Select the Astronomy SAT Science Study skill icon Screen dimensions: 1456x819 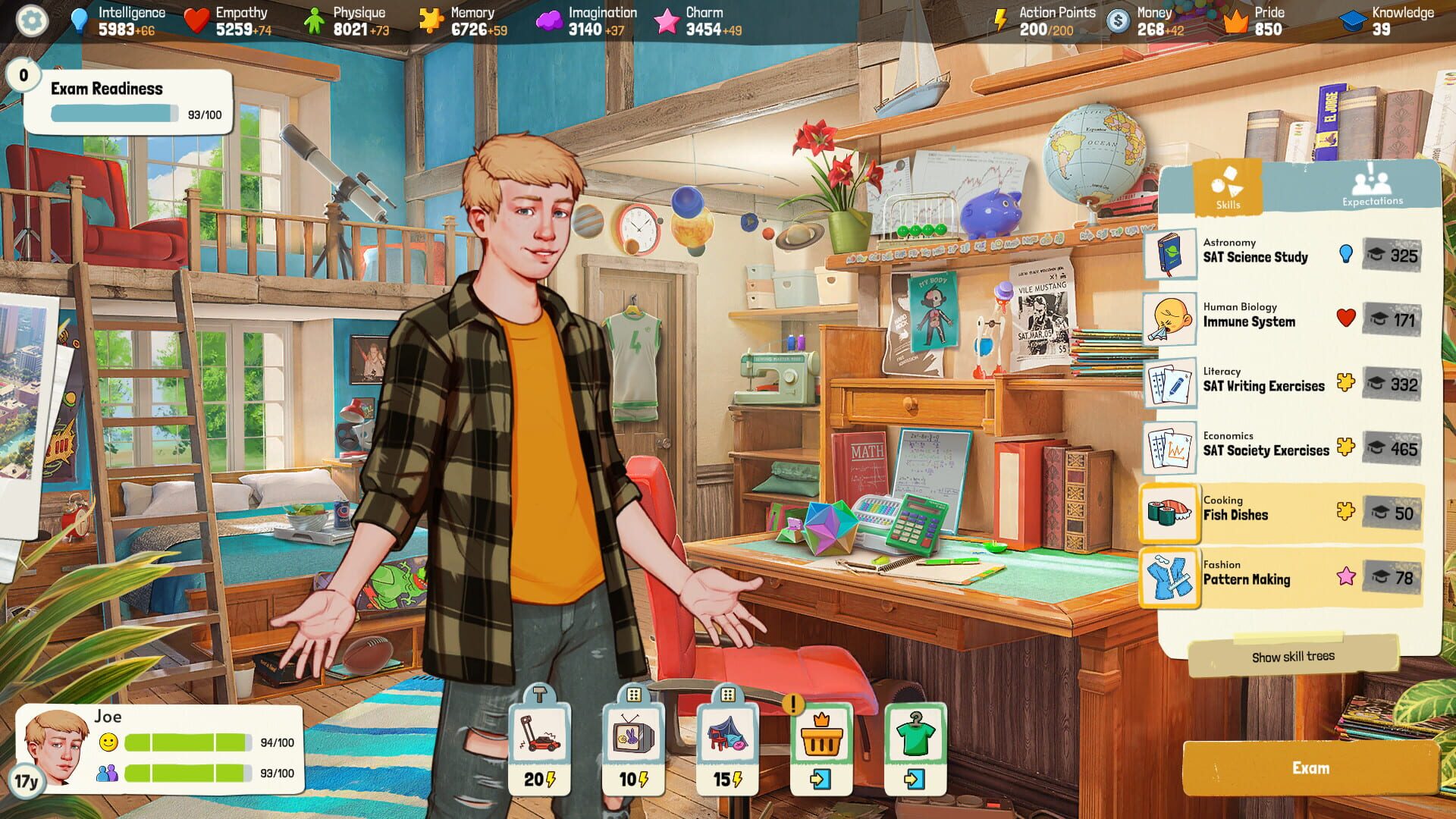pyautogui.click(x=1170, y=253)
